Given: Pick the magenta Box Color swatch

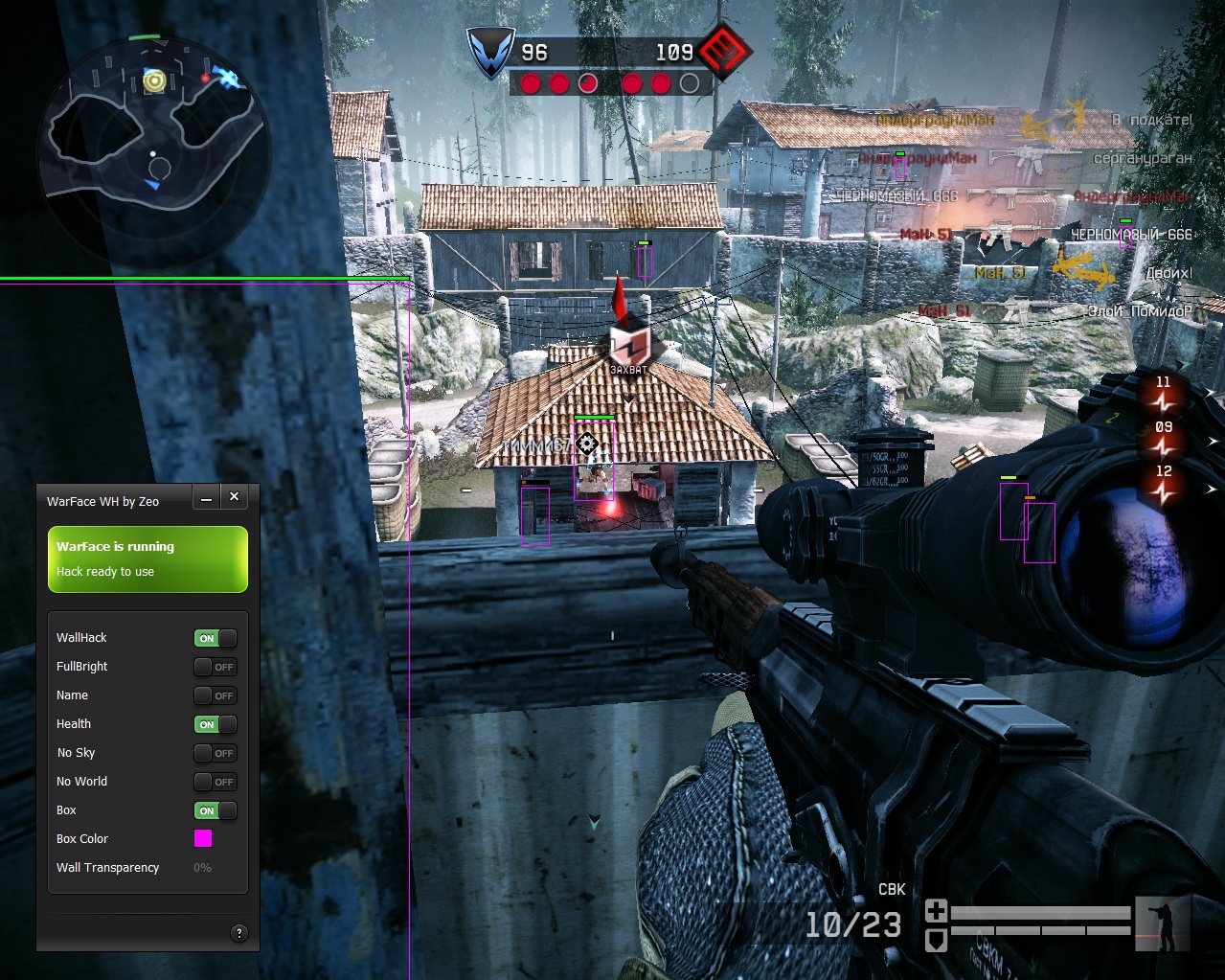Looking at the screenshot, I should (x=203, y=838).
